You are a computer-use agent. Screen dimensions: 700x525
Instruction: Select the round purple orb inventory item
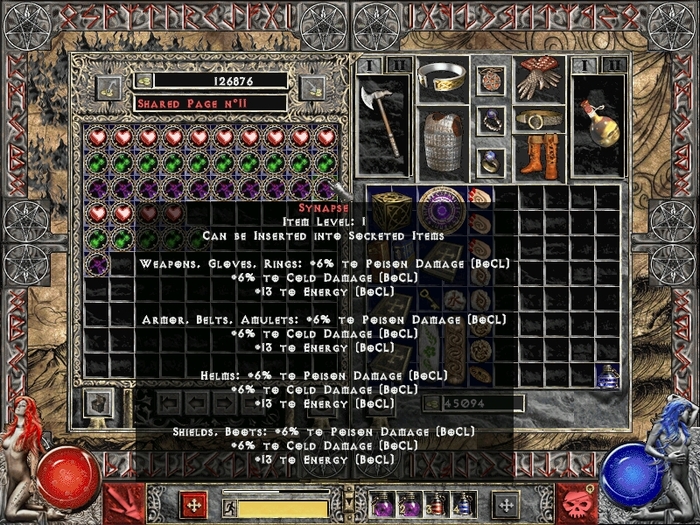point(441,210)
